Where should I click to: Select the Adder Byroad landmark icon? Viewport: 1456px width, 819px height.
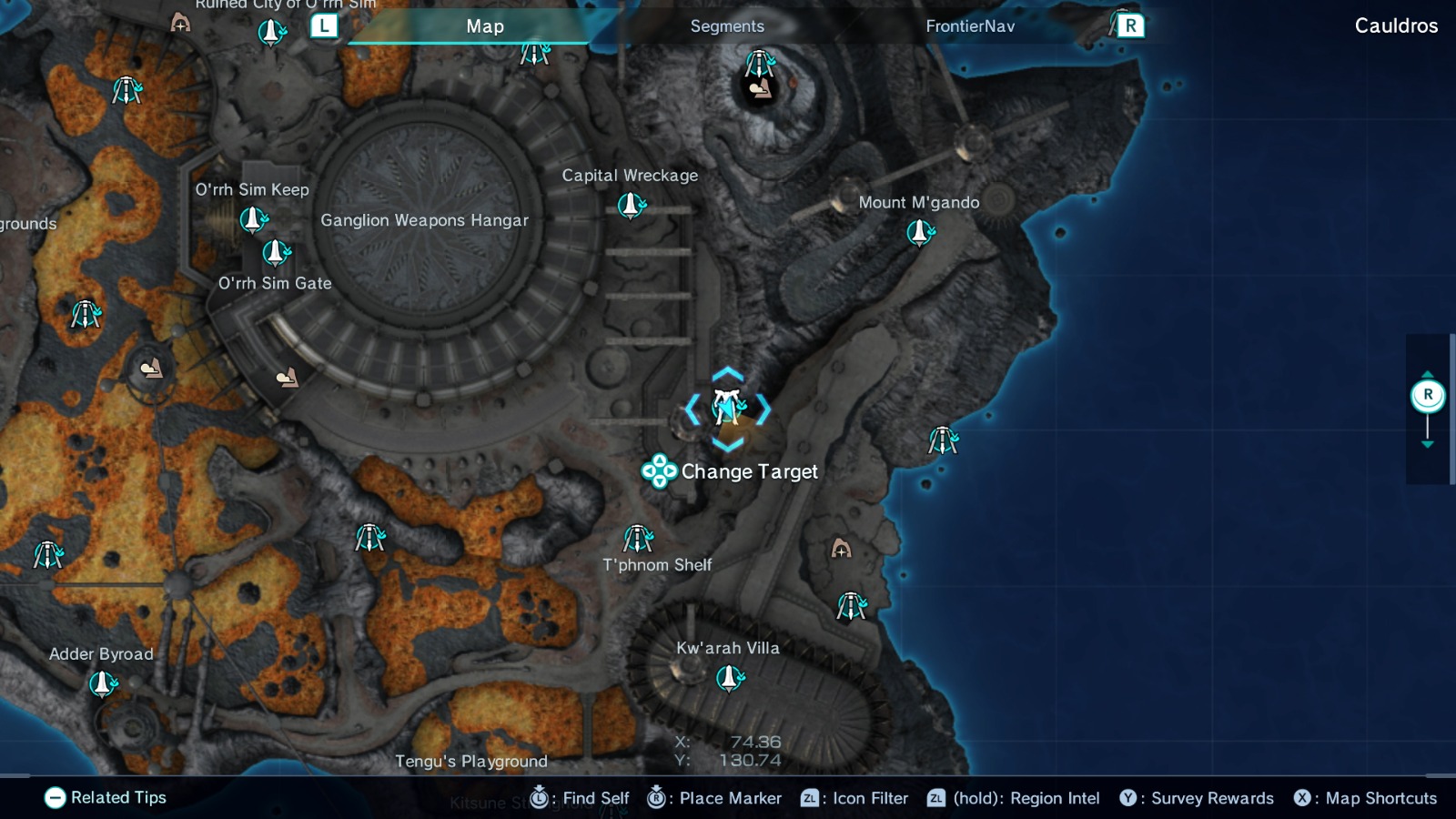pyautogui.click(x=100, y=682)
